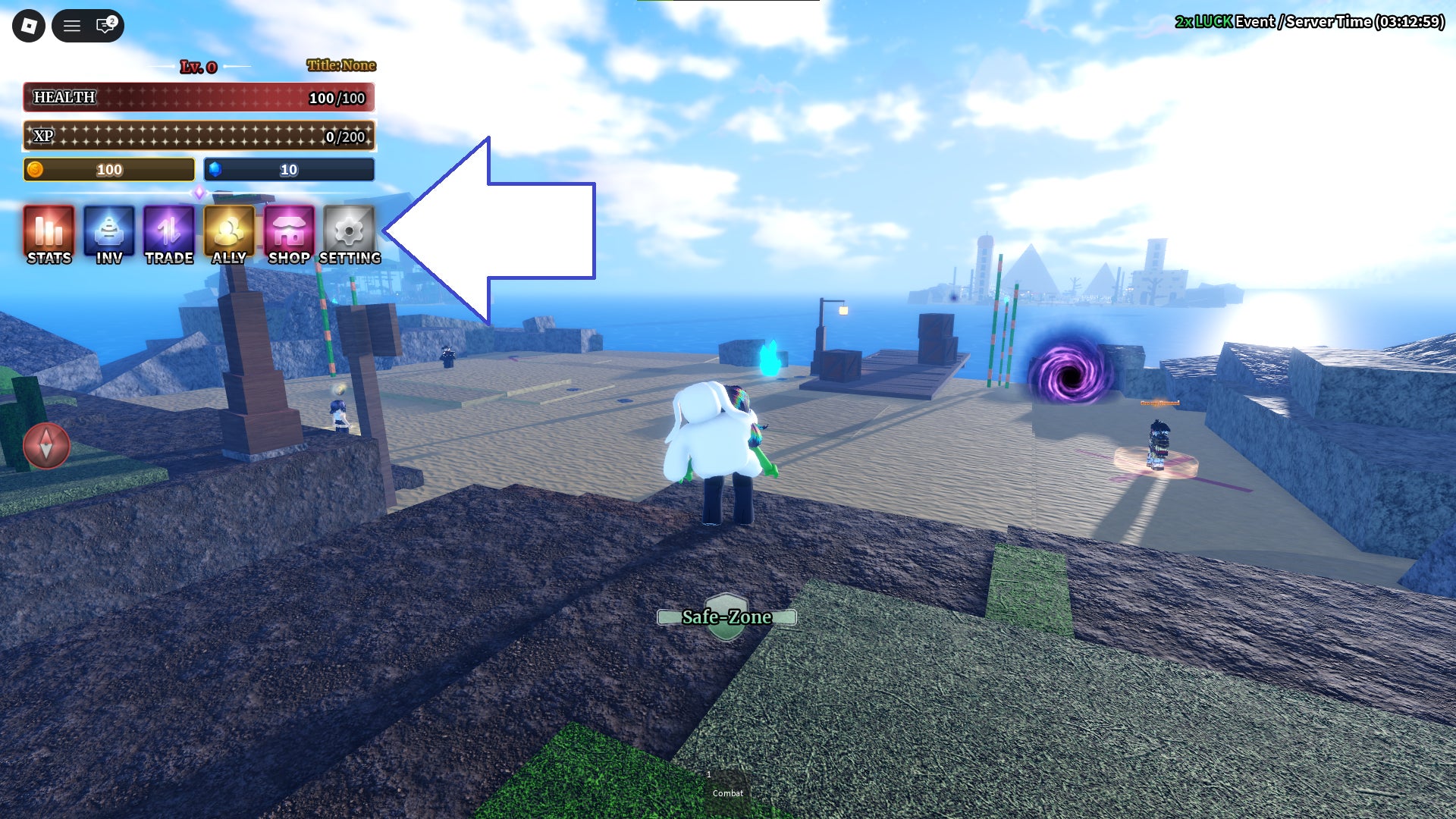Open the STATS panel

49,234
